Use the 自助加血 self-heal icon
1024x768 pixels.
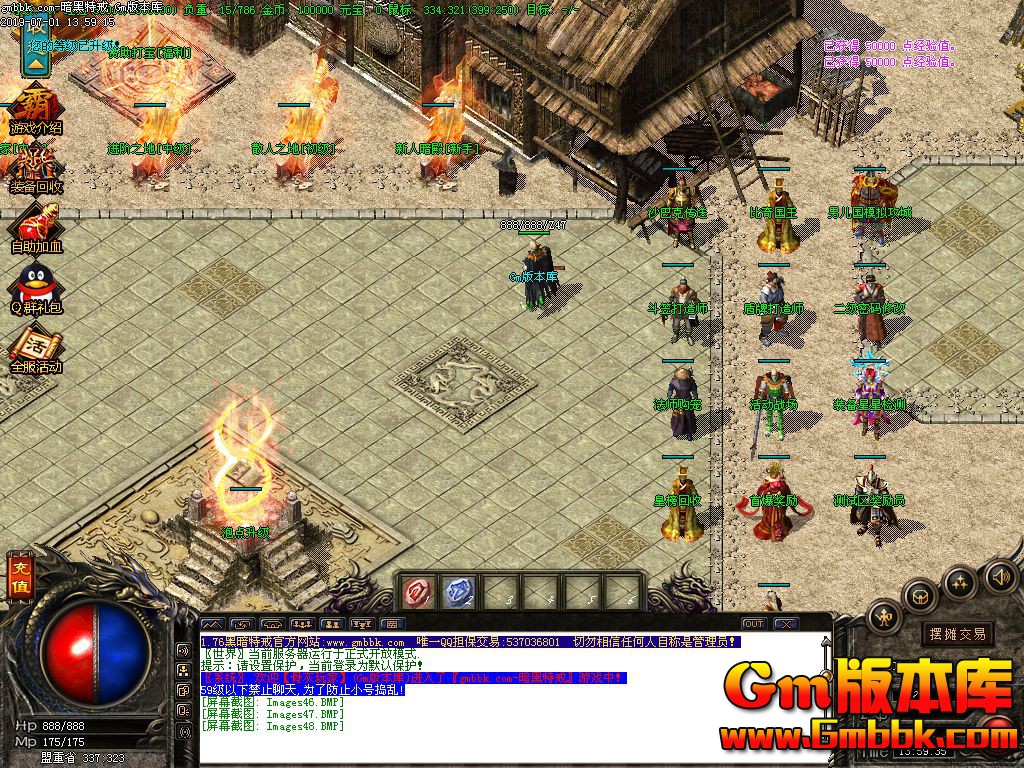(35, 225)
